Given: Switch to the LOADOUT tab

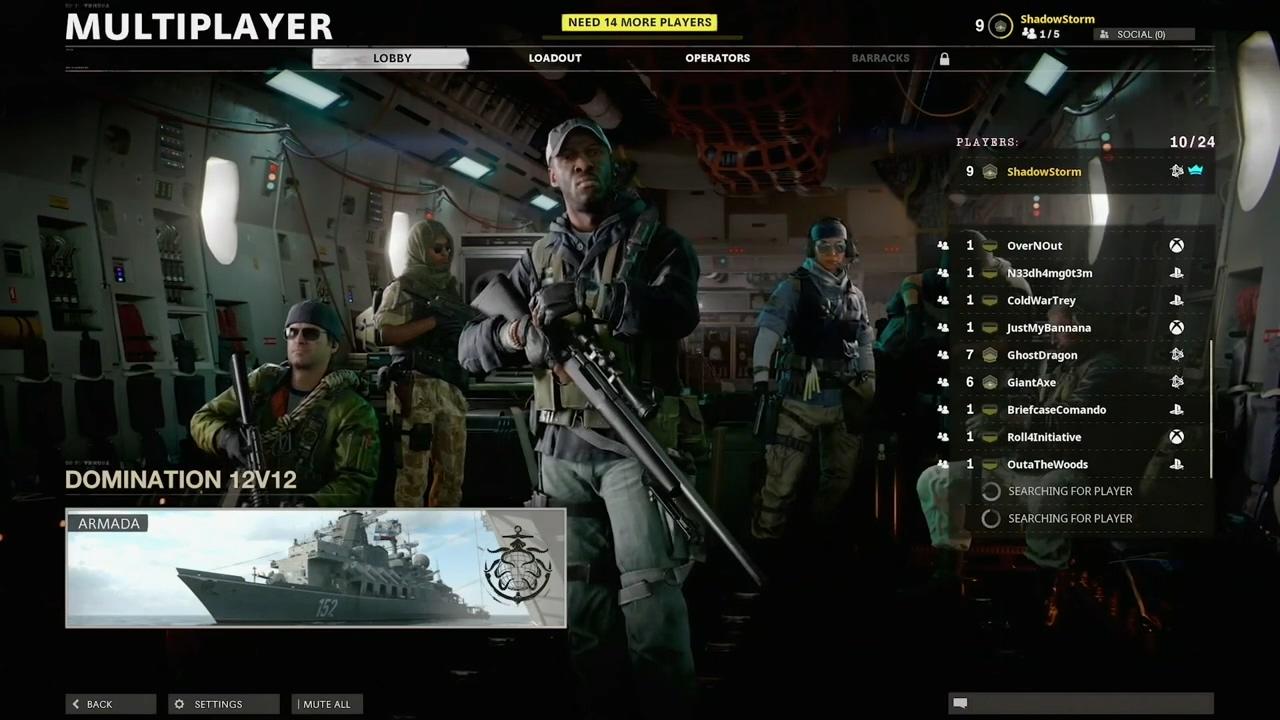Looking at the screenshot, I should [555, 58].
